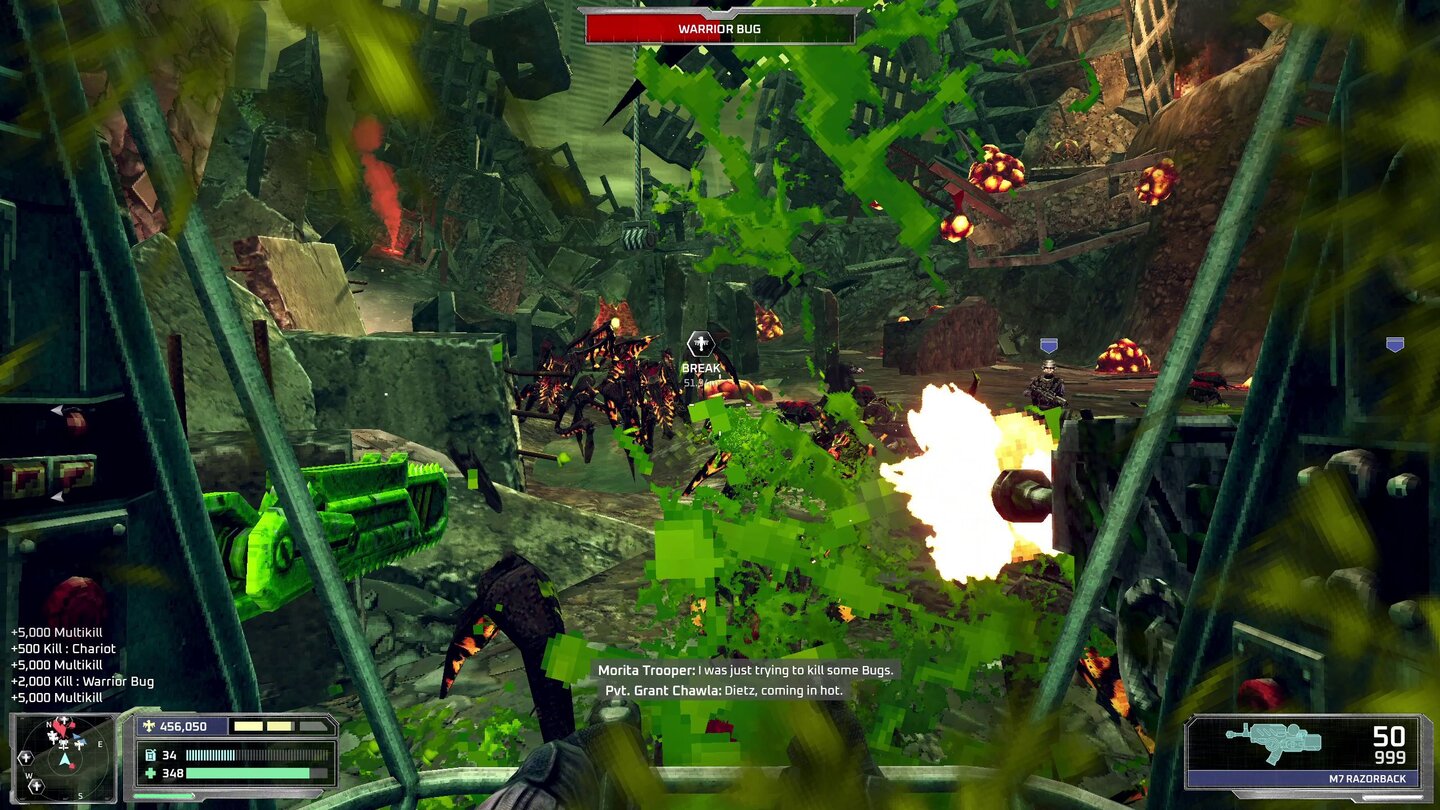The height and width of the screenshot is (810, 1440).
Task: Click the fuel canister icon showing 34
Action: [153, 754]
